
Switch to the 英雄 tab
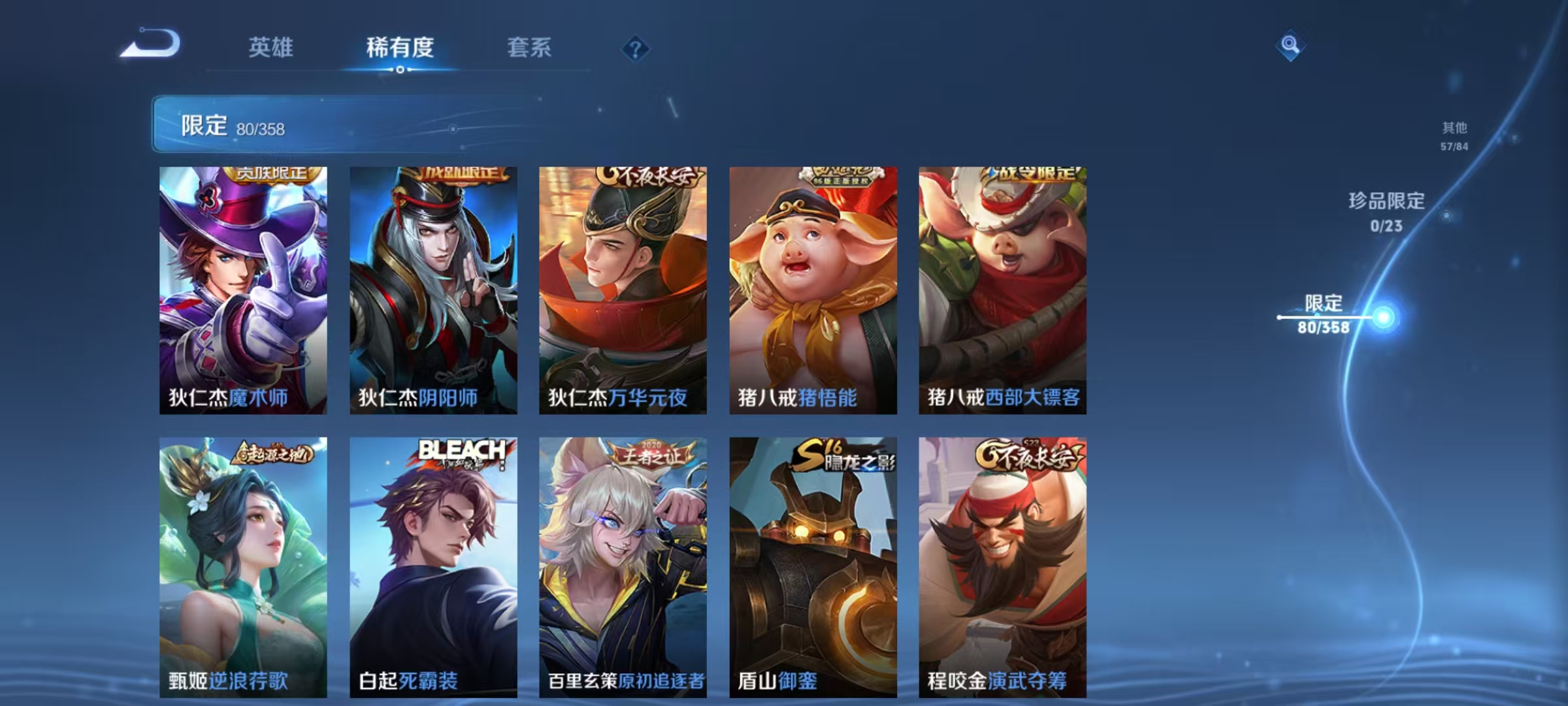272,48
